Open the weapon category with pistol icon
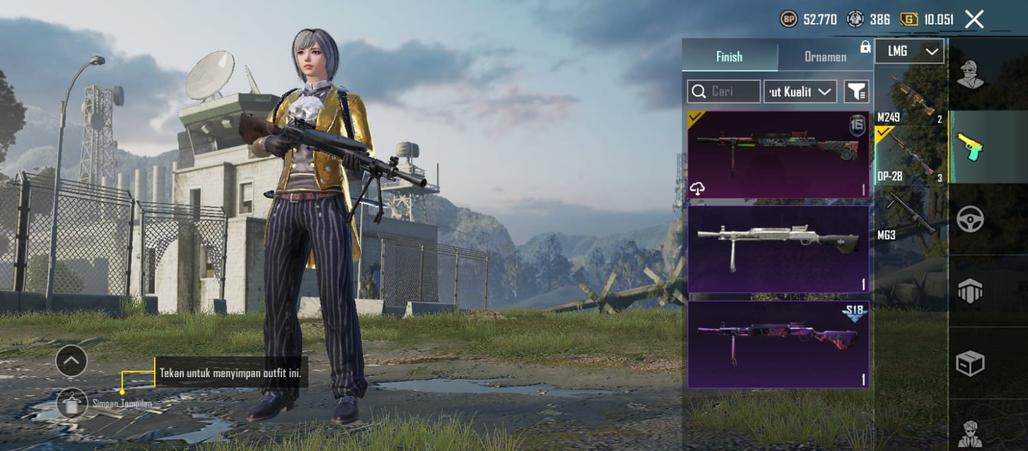Viewport: 1028px width, 451px height. coord(969,147)
